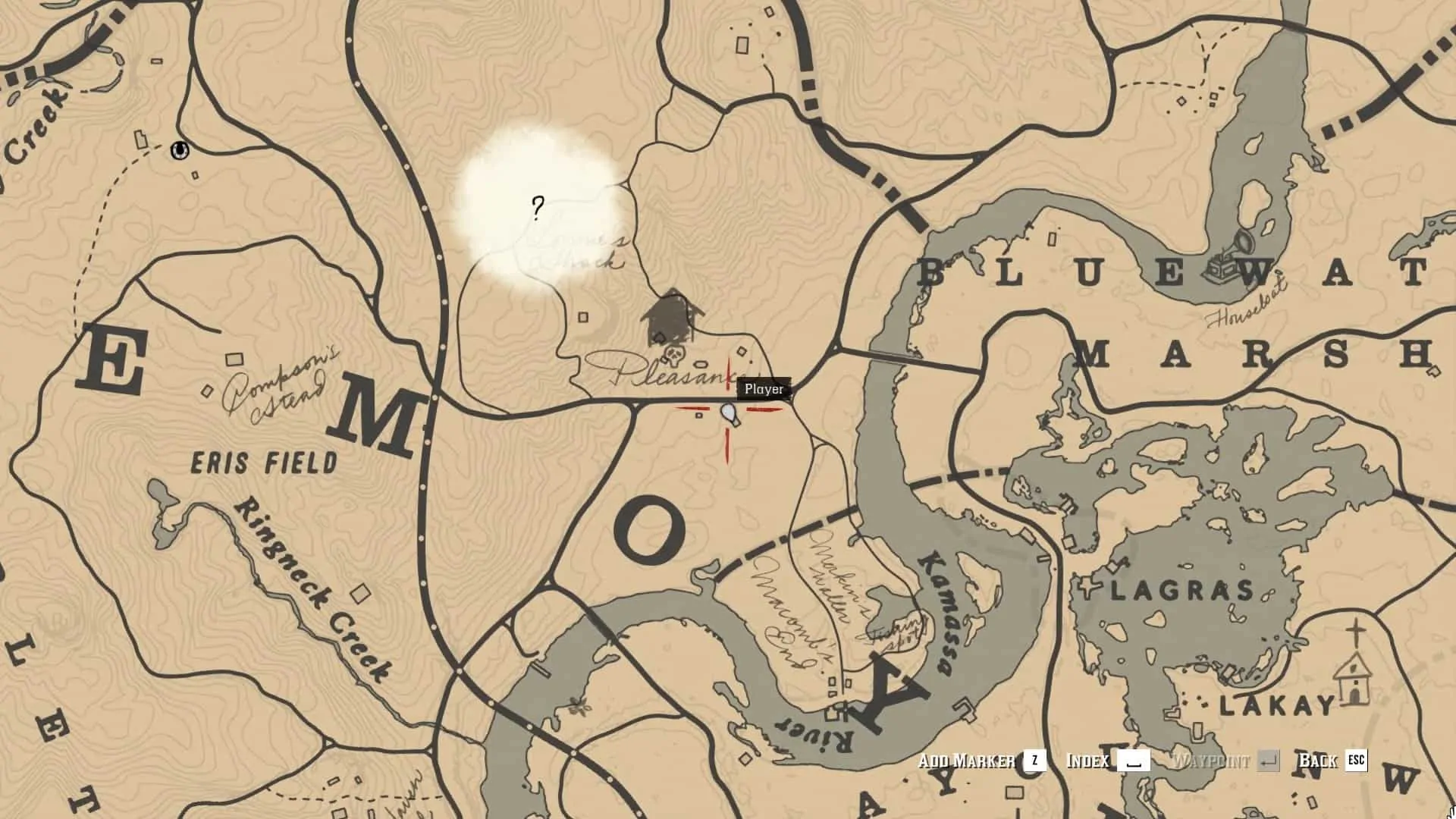
Task: Go Back from the map
Action: coord(1332,761)
